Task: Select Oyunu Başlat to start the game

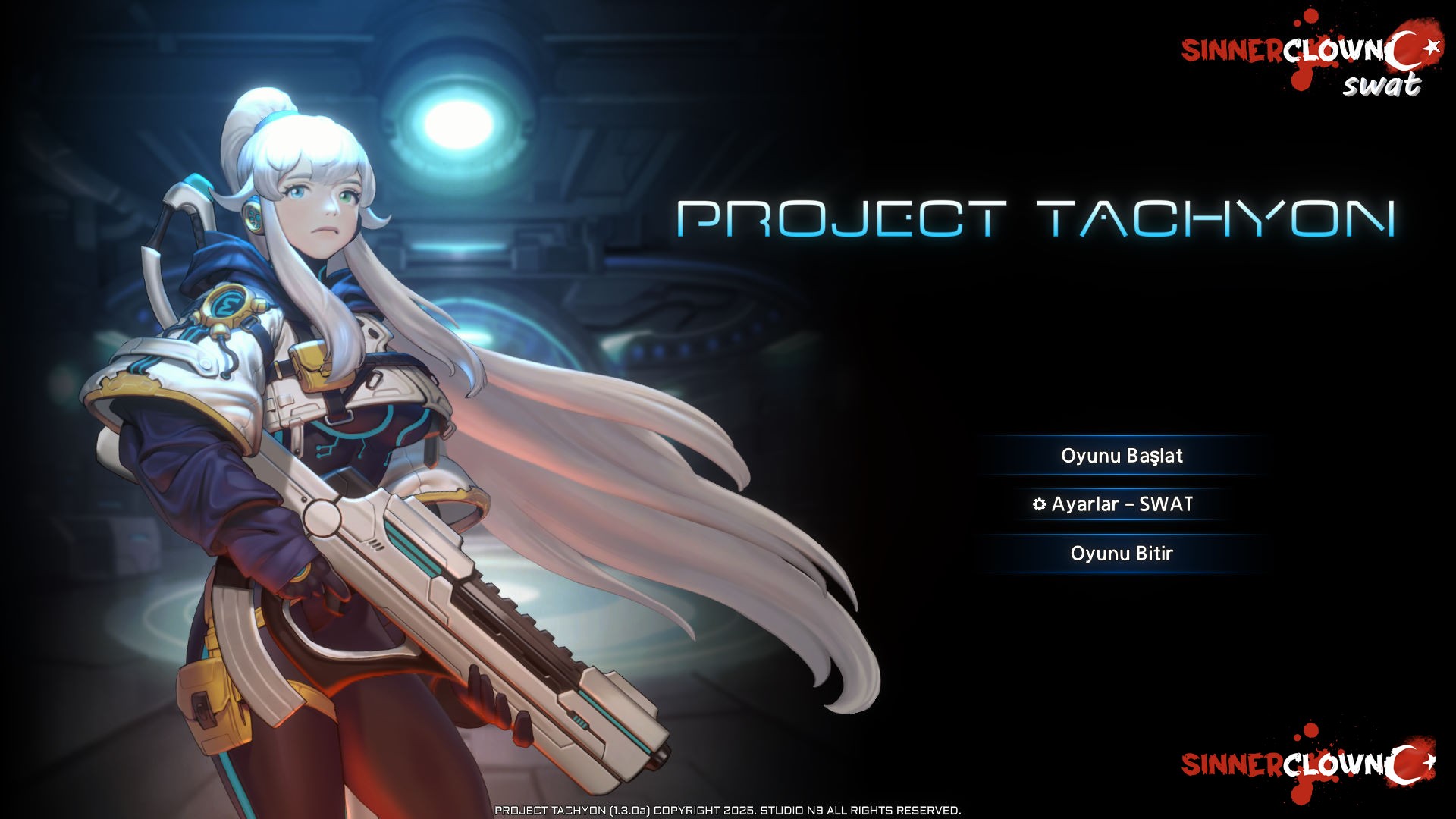Action: 1124,456
